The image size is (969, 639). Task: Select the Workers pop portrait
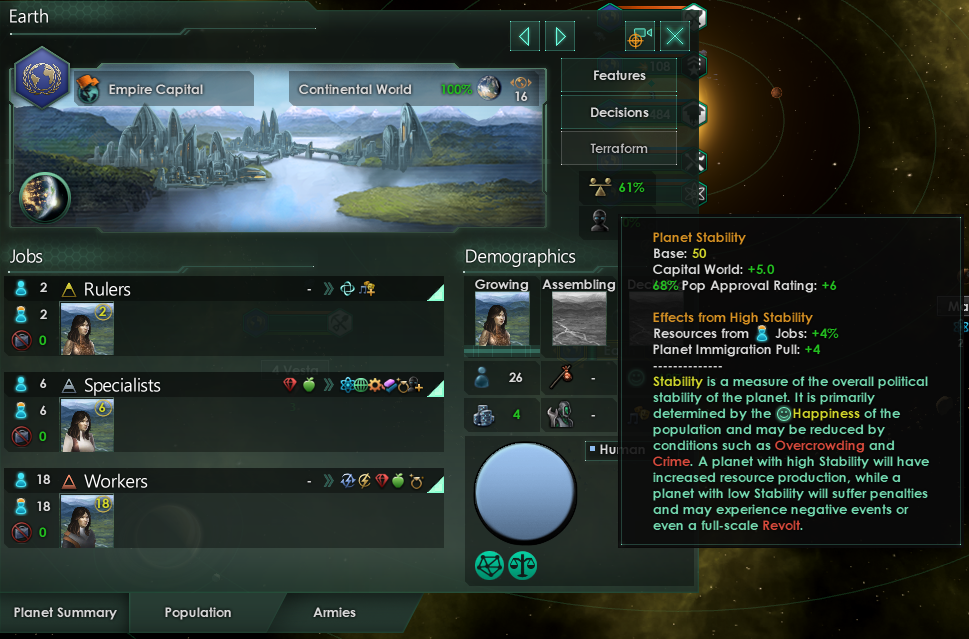[x=87, y=520]
